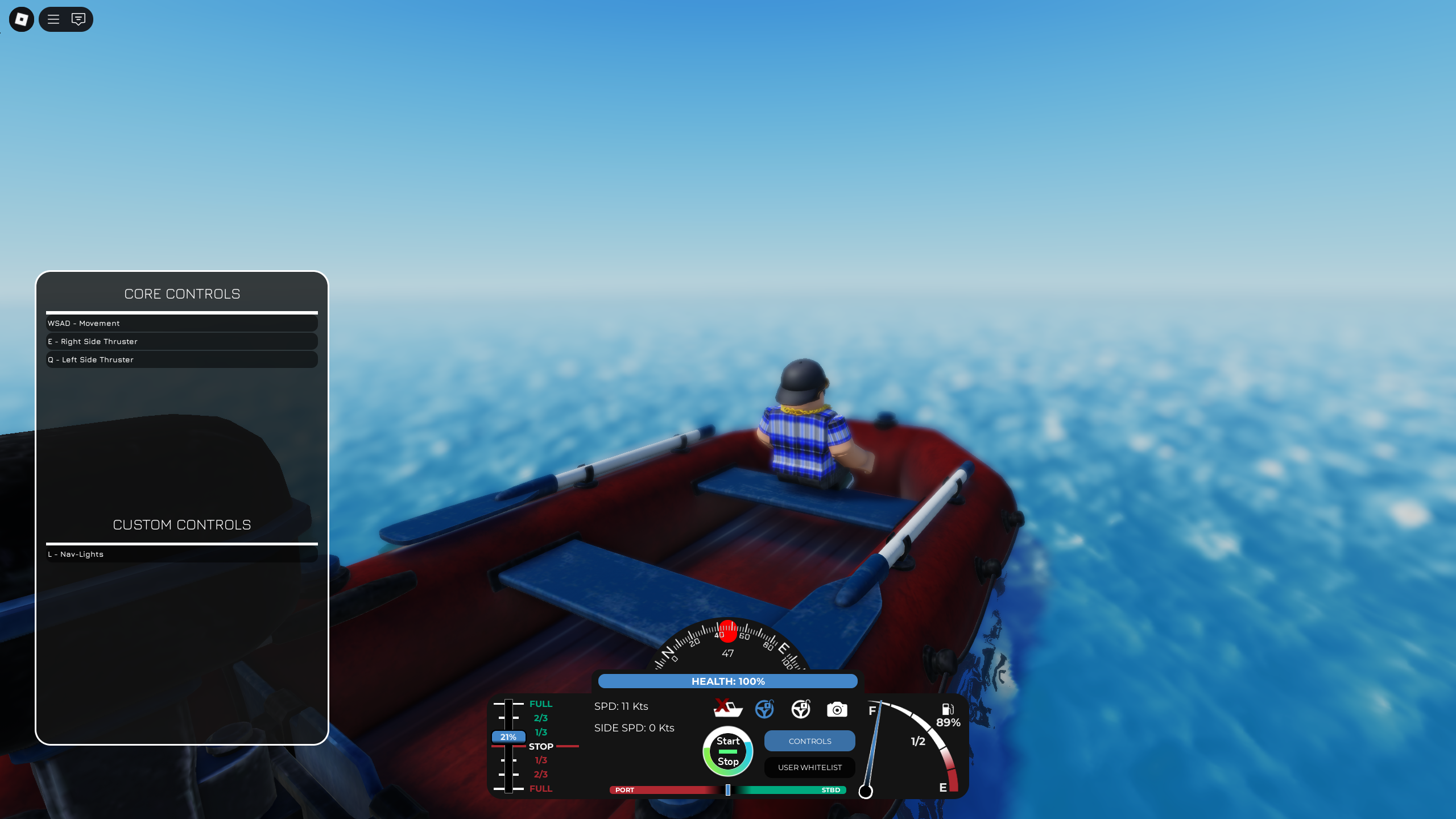Click the HEALTH: 100% bar
This screenshot has height=819, width=1456.
(728, 681)
